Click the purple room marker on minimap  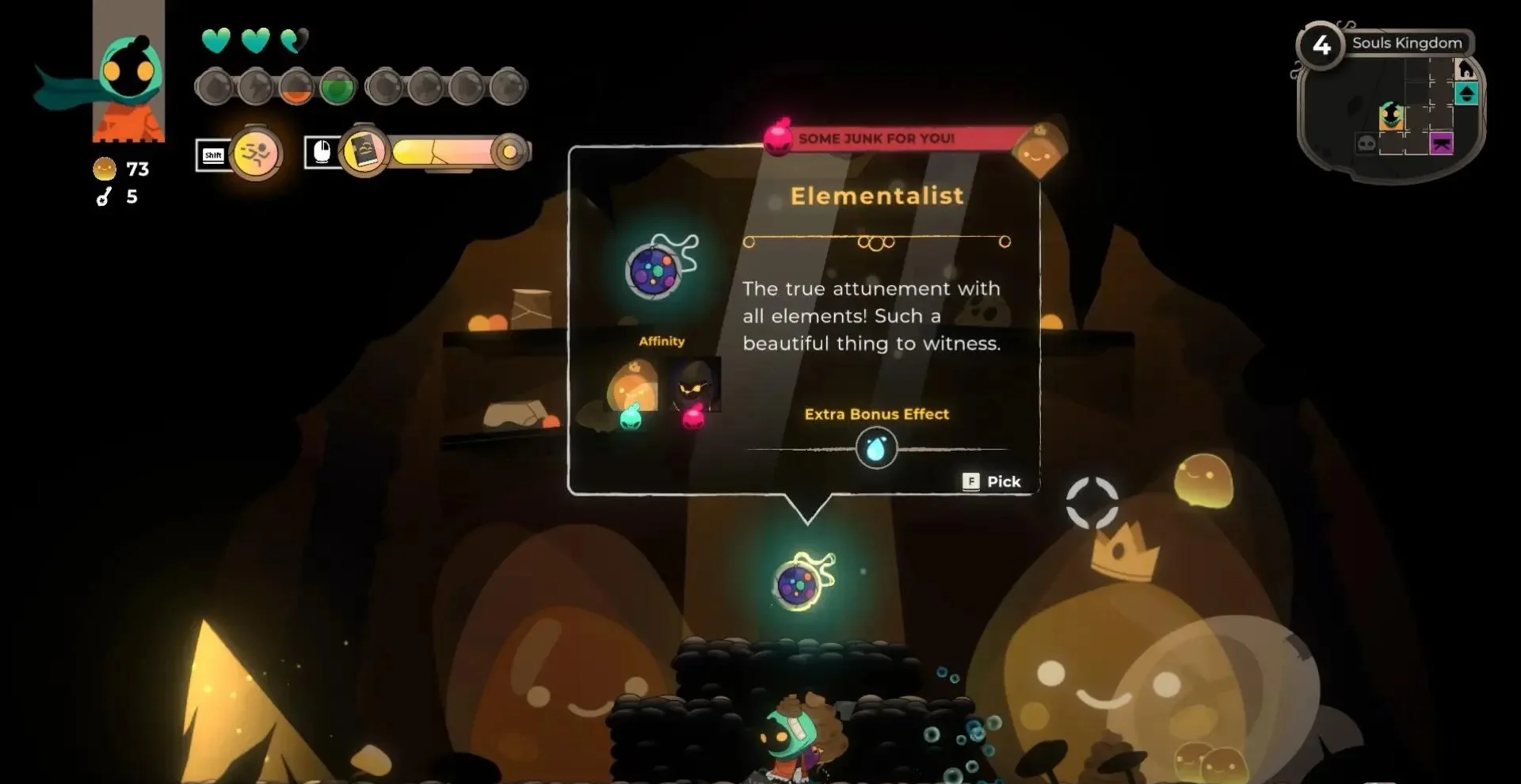point(1441,143)
